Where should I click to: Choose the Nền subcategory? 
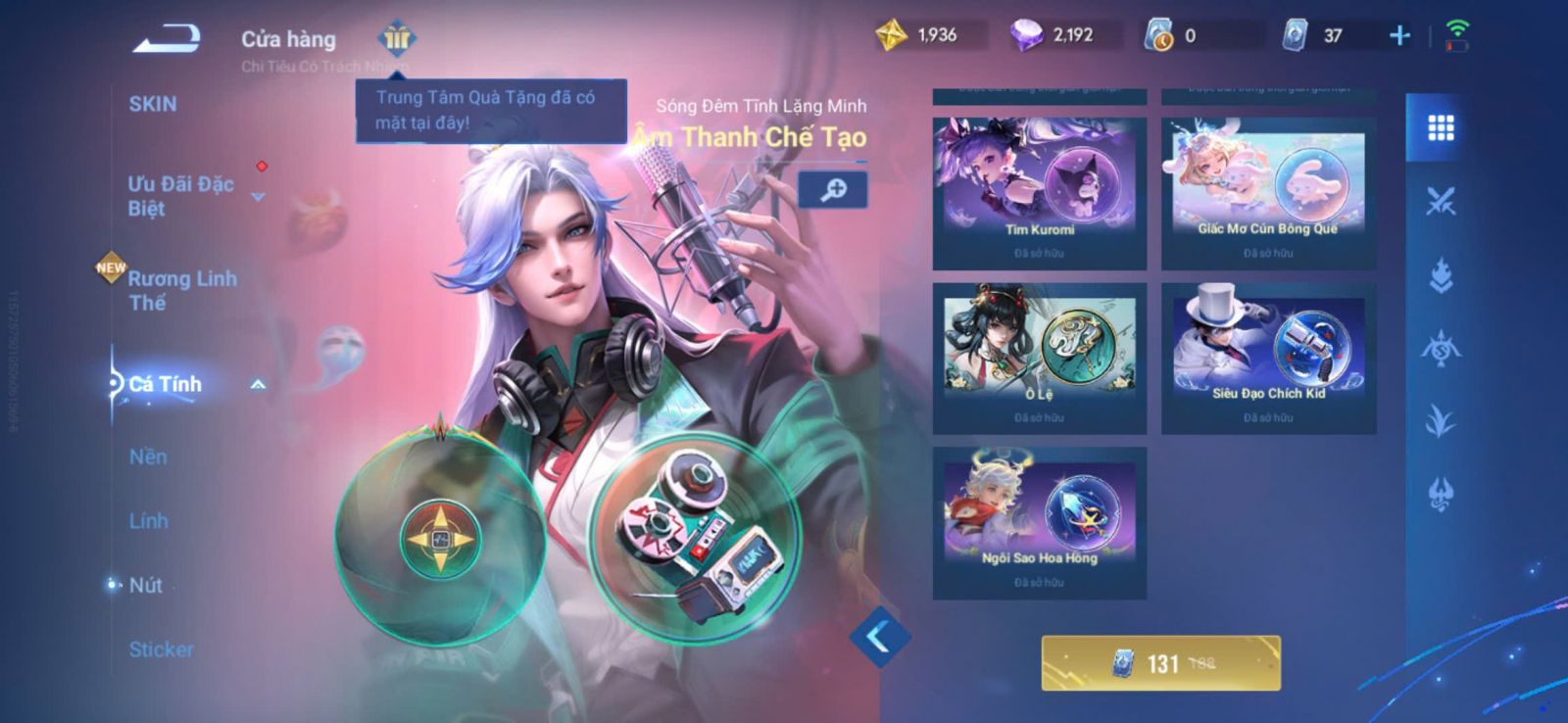[148, 457]
